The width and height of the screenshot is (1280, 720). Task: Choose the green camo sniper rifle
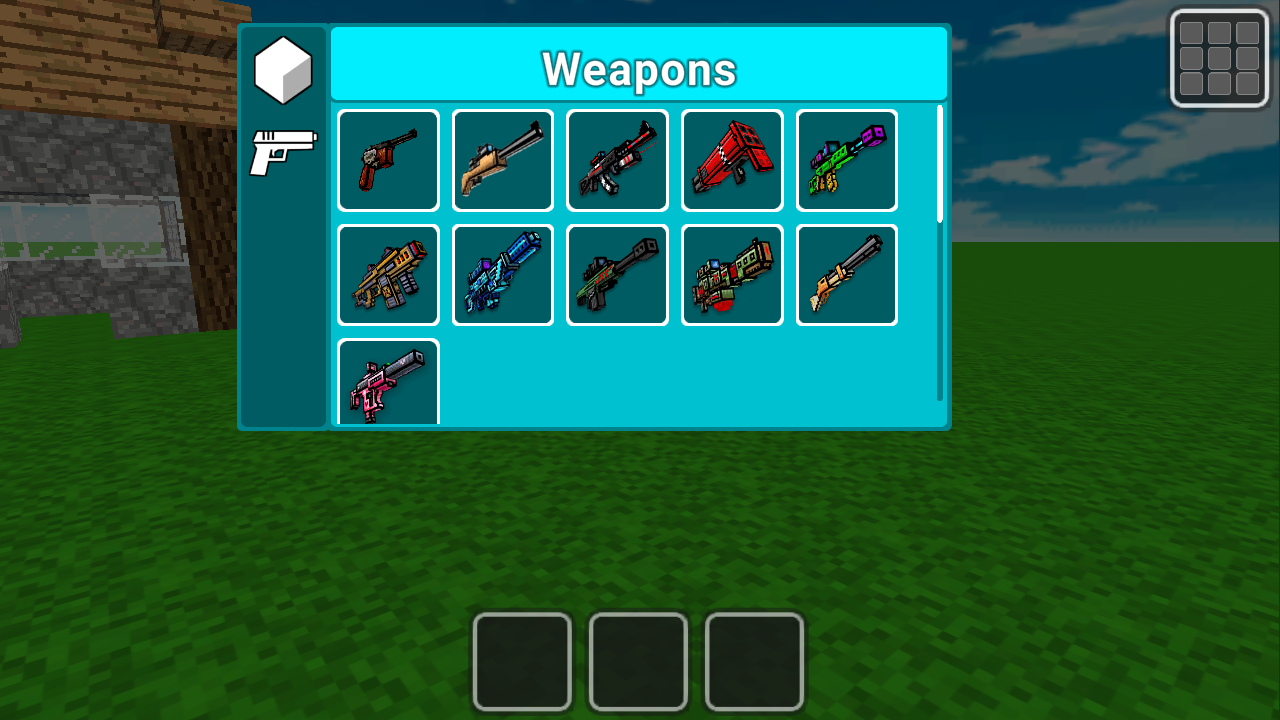[617, 274]
